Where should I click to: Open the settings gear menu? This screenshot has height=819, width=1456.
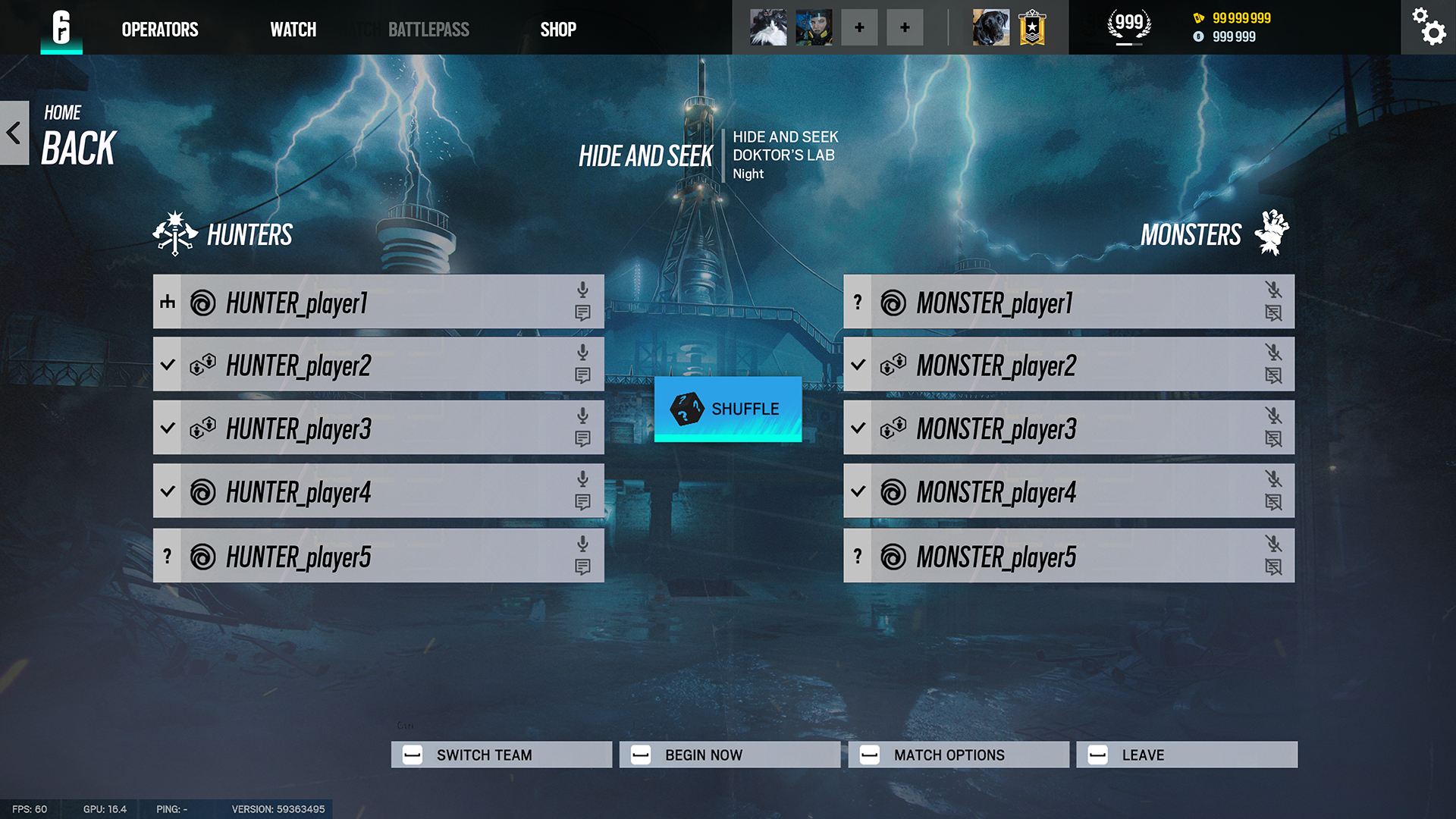point(1428,27)
